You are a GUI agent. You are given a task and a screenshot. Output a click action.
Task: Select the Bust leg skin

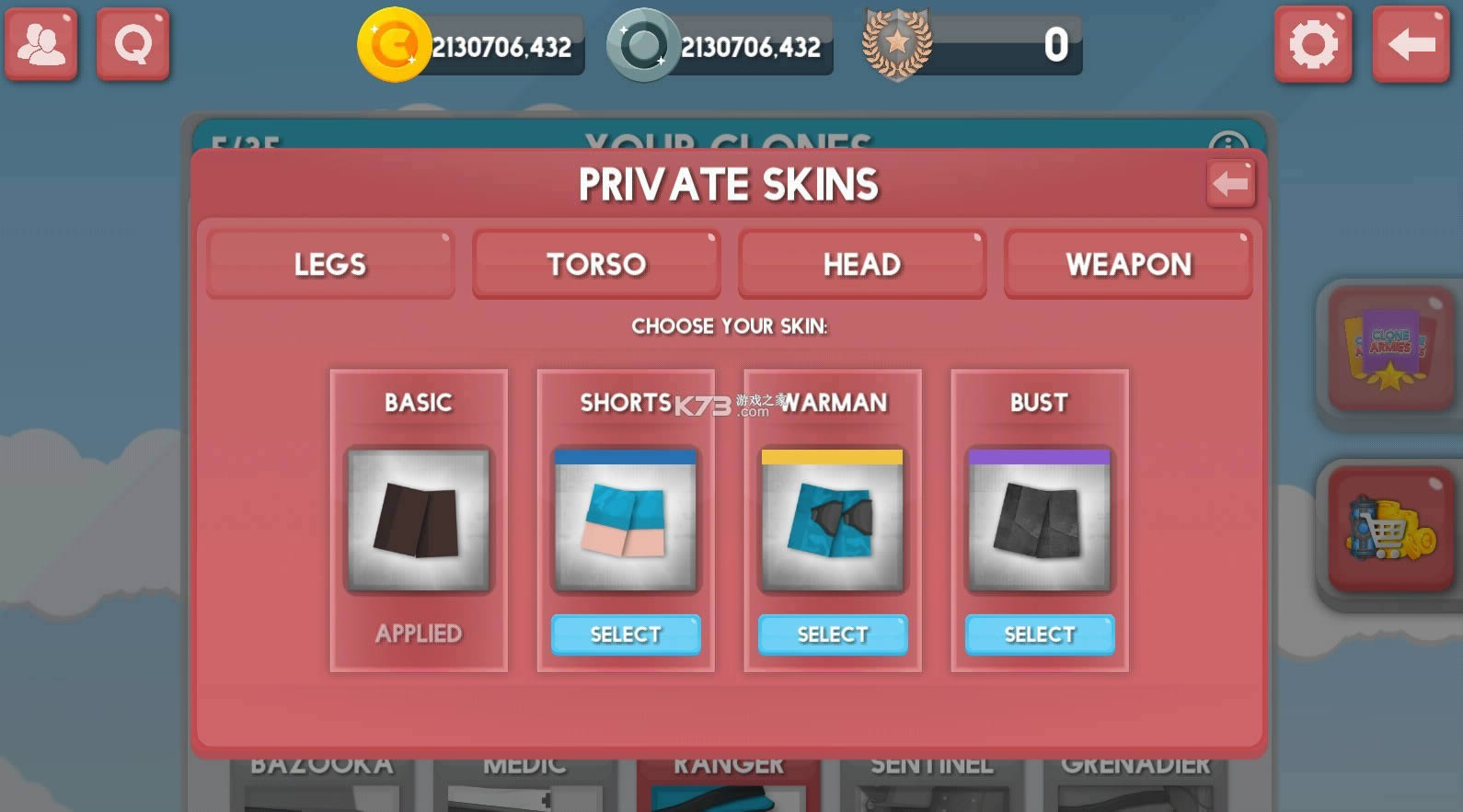tap(1039, 634)
